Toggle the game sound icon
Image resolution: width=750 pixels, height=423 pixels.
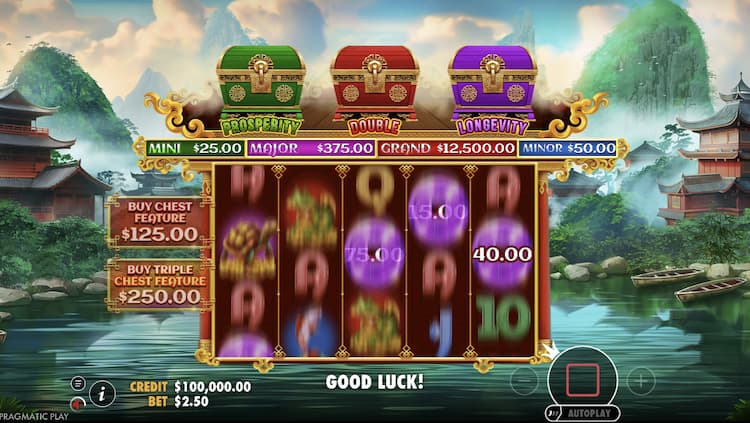click(x=78, y=403)
